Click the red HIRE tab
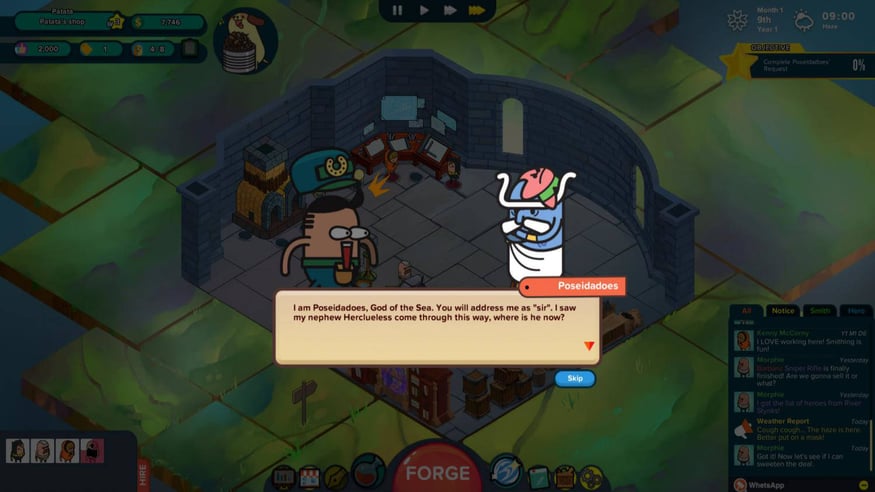Viewport: 875px width, 492px height. coord(143,470)
